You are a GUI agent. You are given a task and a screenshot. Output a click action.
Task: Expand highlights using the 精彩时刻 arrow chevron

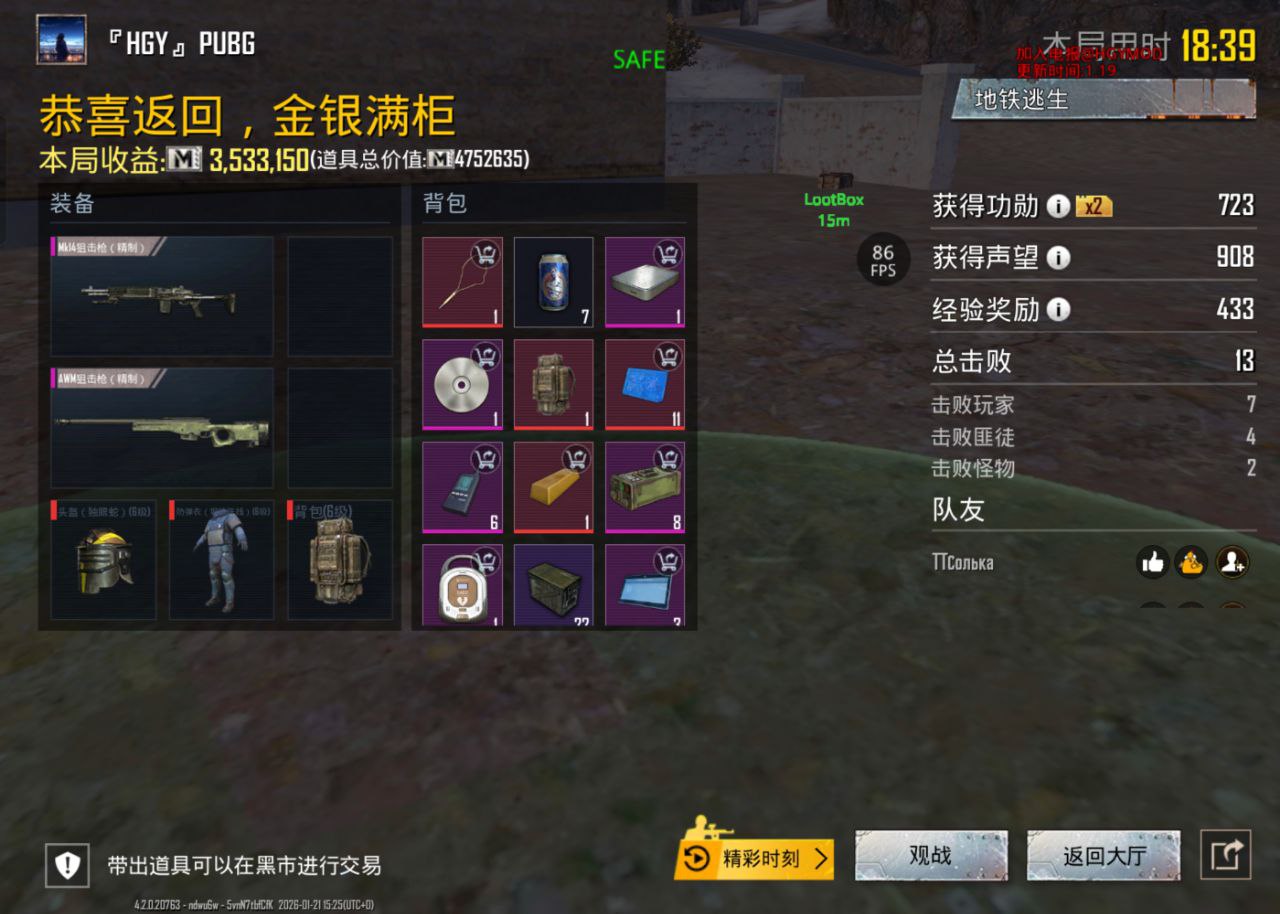(x=824, y=857)
